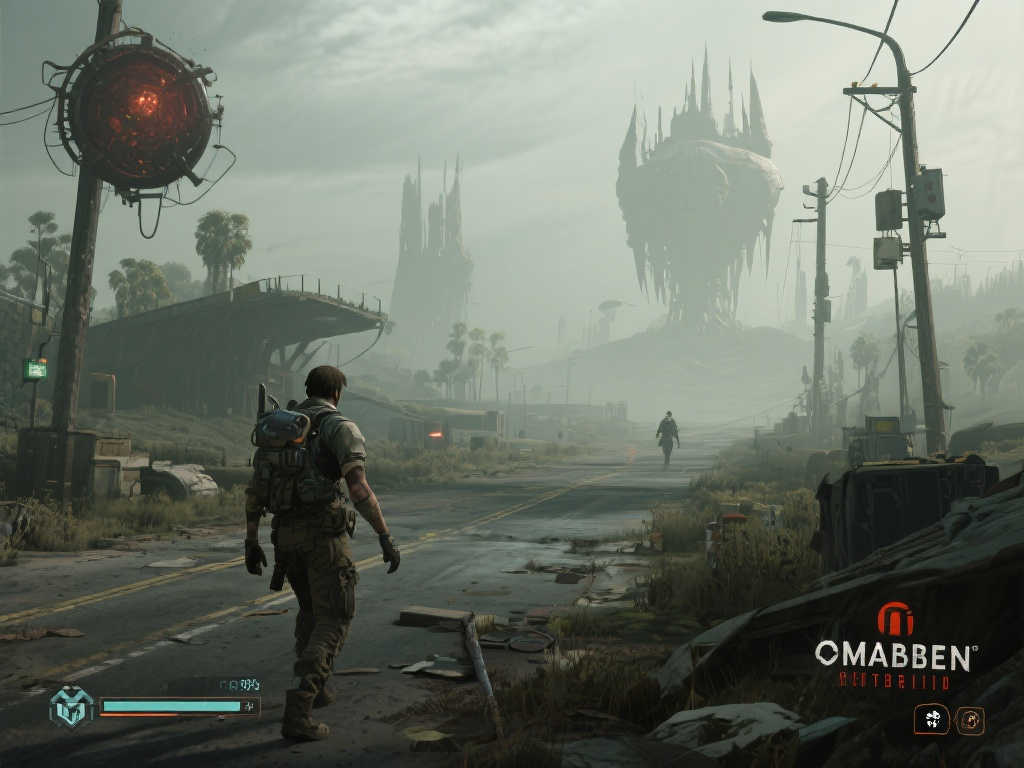Click the teal character emblem beside health bar

coord(71,706)
